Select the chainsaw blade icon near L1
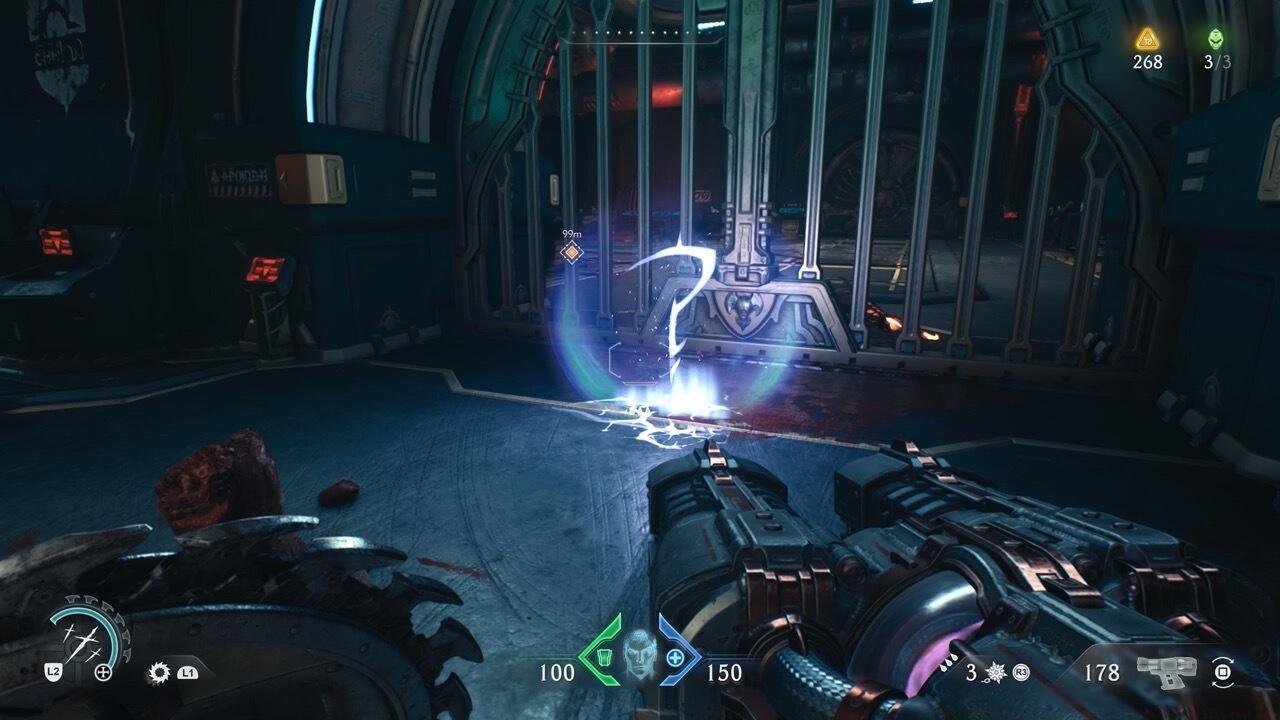 tap(158, 673)
